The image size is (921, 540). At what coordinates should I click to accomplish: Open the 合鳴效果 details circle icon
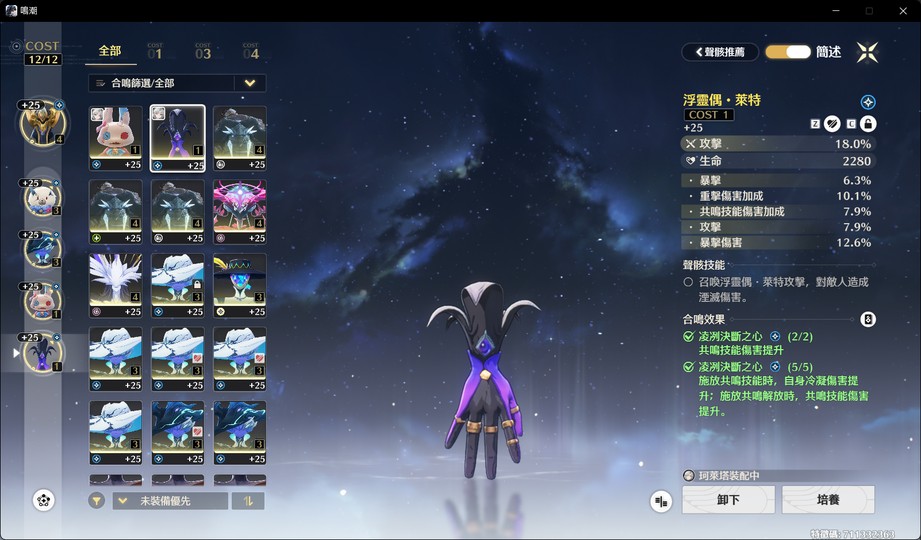(868, 319)
